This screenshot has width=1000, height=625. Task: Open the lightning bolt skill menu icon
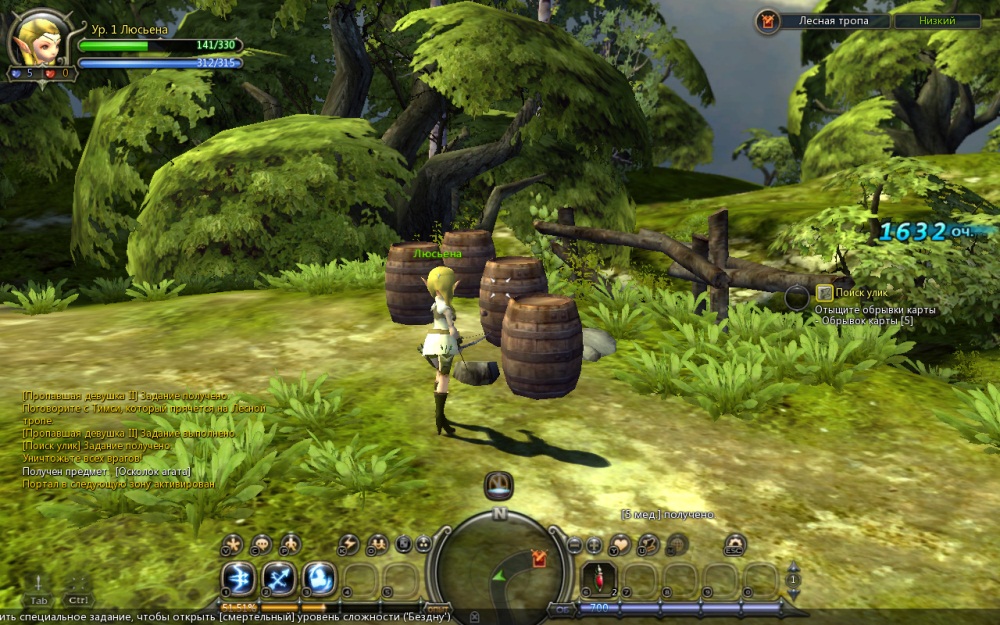(x=348, y=544)
